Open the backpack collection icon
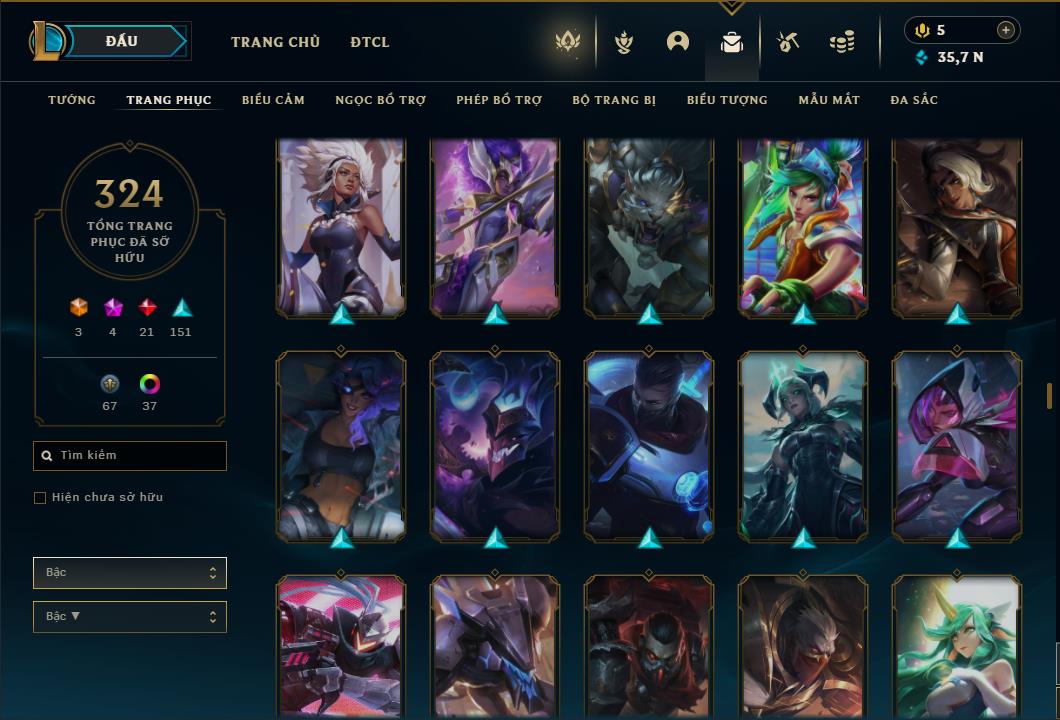 coord(732,43)
